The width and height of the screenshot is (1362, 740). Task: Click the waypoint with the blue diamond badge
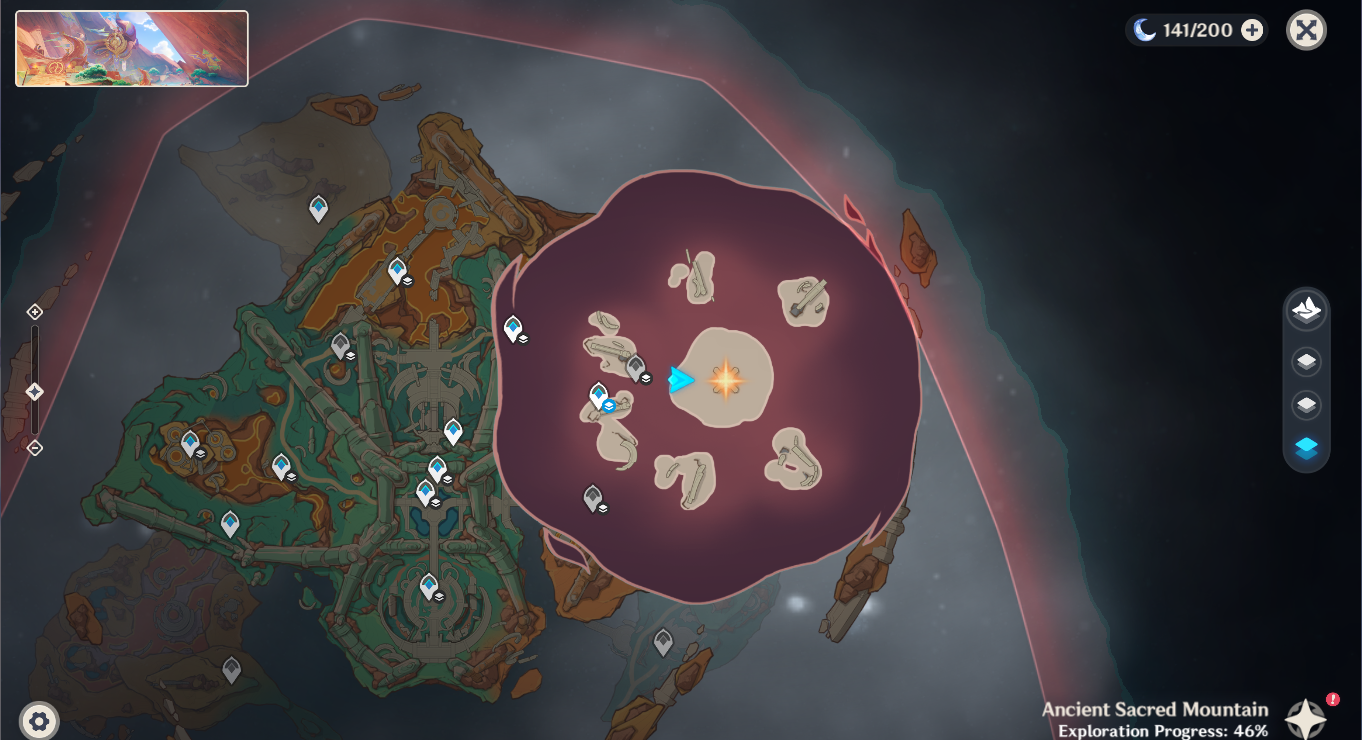click(x=600, y=395)
